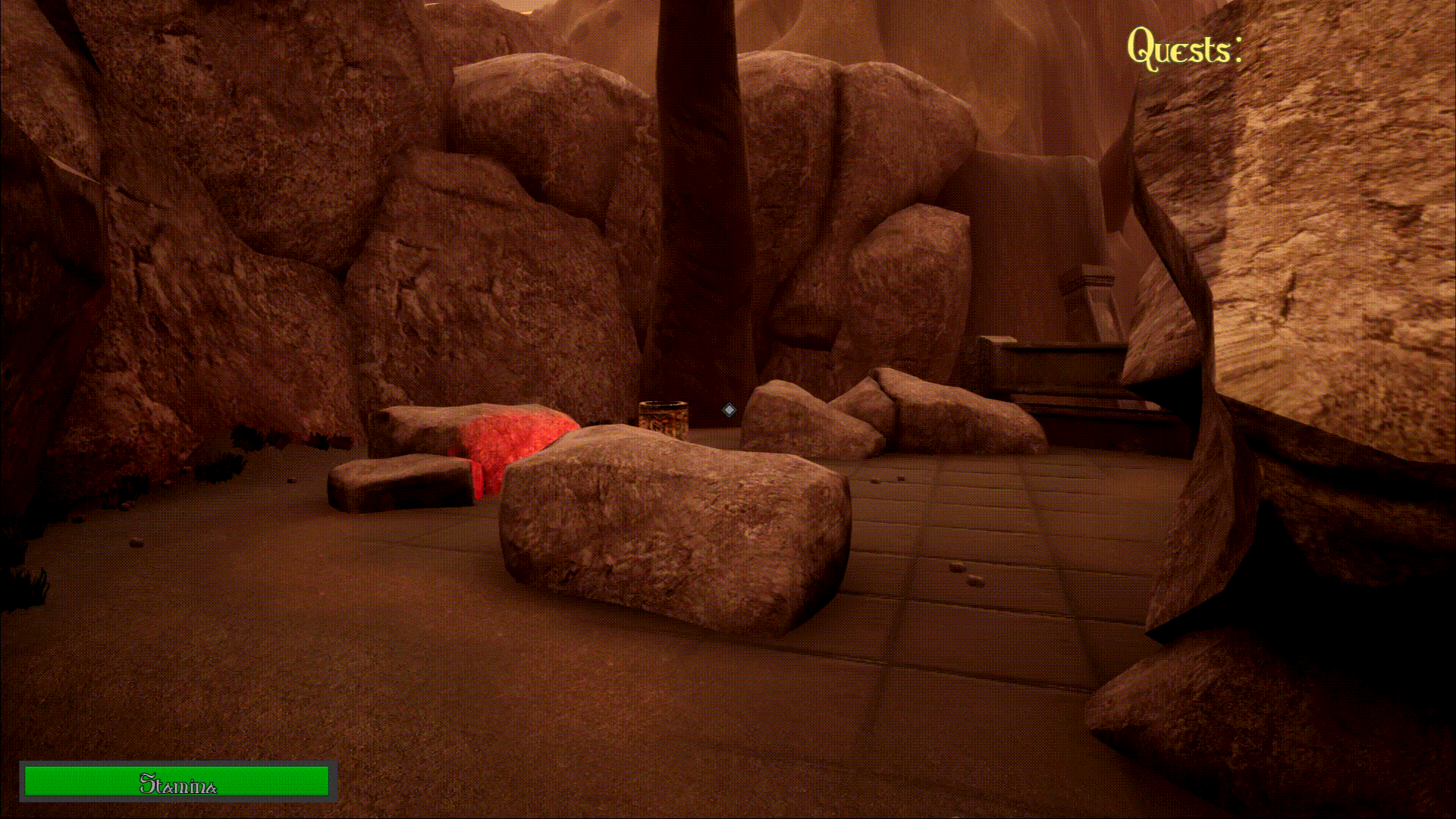Click the Quests tracker heading
1456x819 pixels.
point(1183,48)
